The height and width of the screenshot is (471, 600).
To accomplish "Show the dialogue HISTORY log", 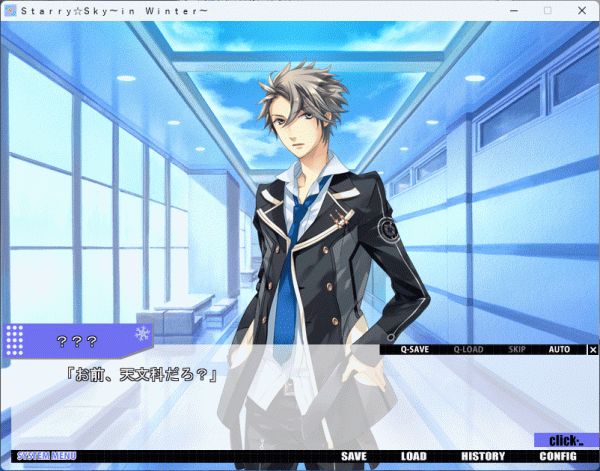I will (483, 457).
